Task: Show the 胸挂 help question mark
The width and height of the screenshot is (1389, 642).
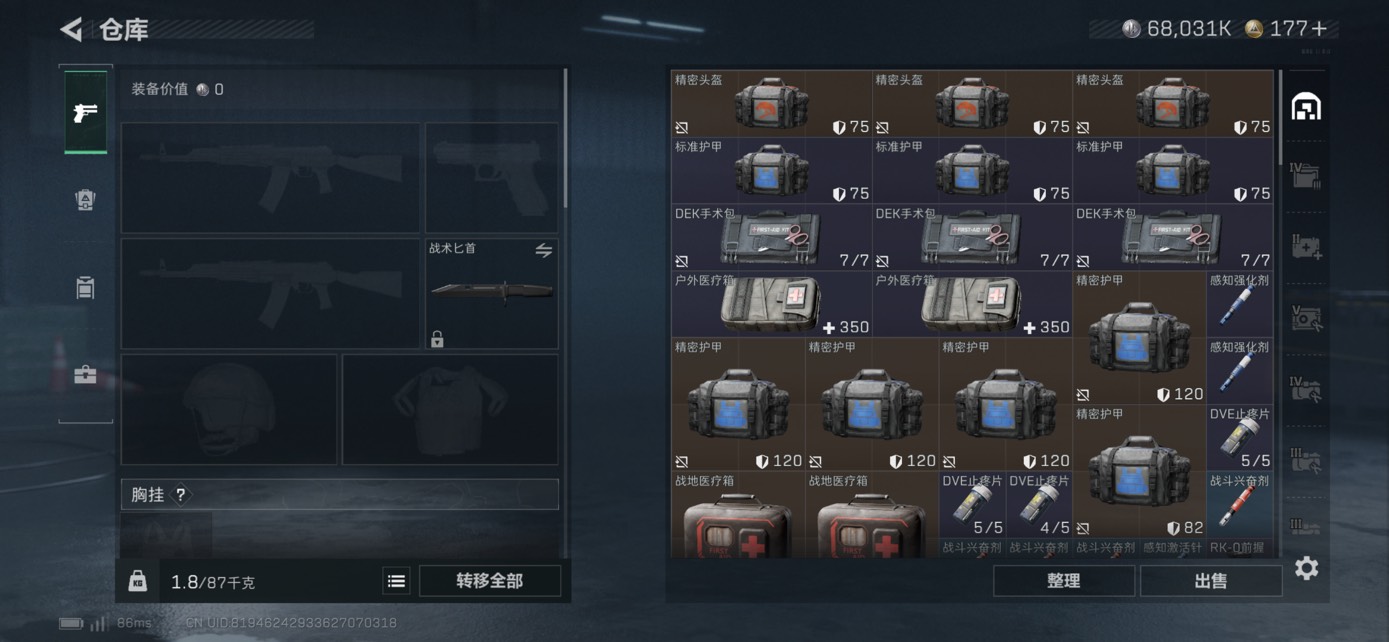Action: point(181,495)
